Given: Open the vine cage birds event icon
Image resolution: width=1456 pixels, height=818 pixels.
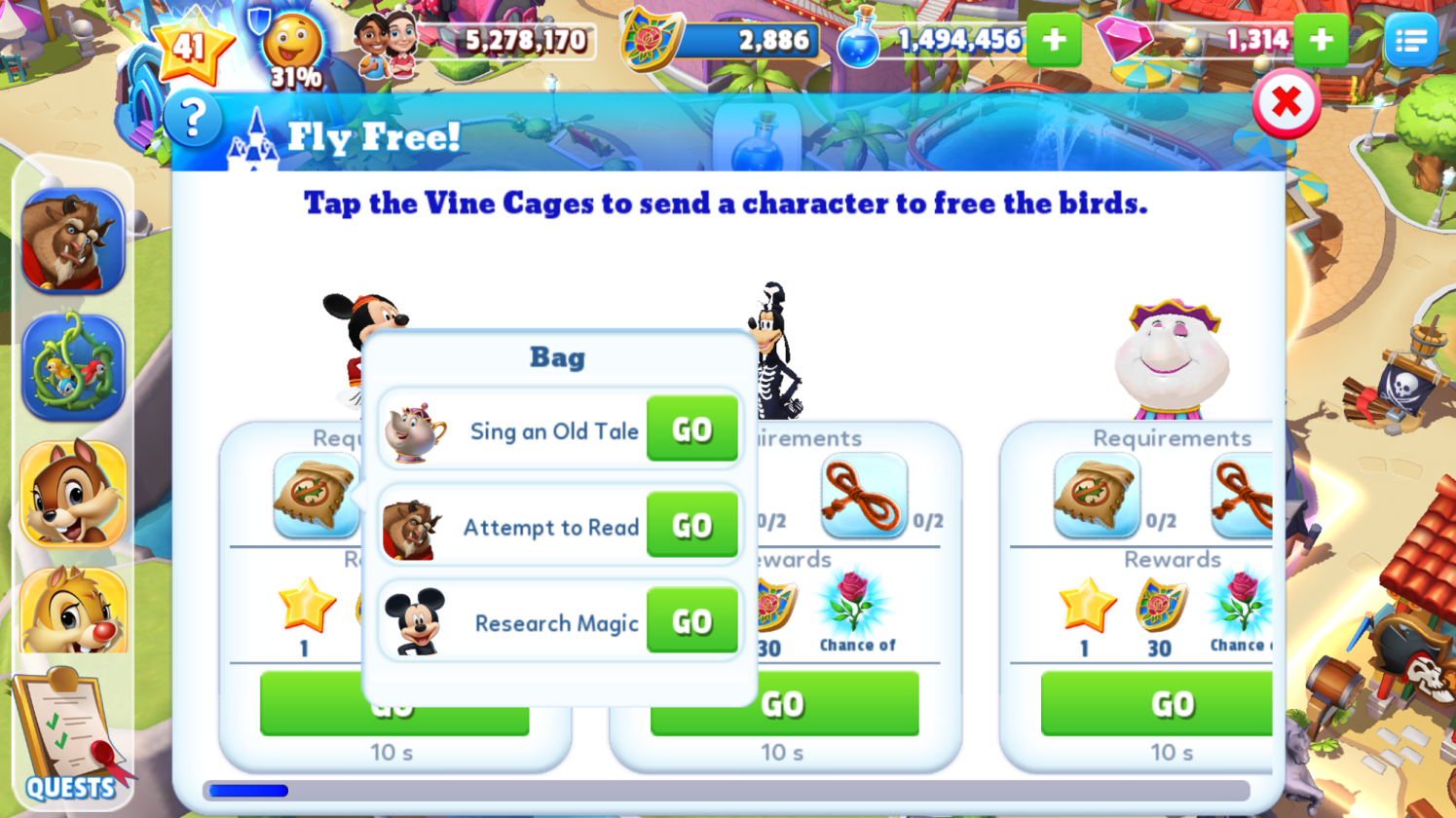Looking at the screenshot, I should point(73,367).
